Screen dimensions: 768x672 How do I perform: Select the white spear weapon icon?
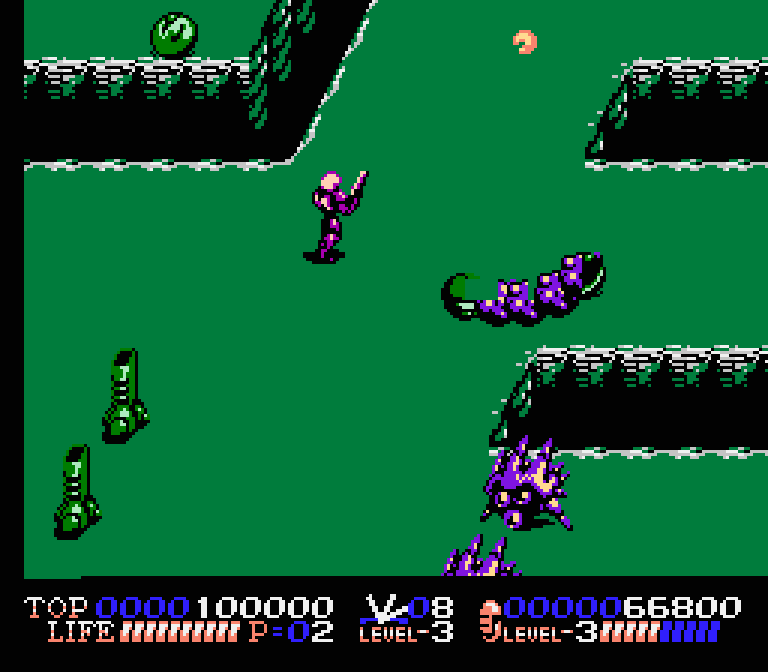coord(379,608)
